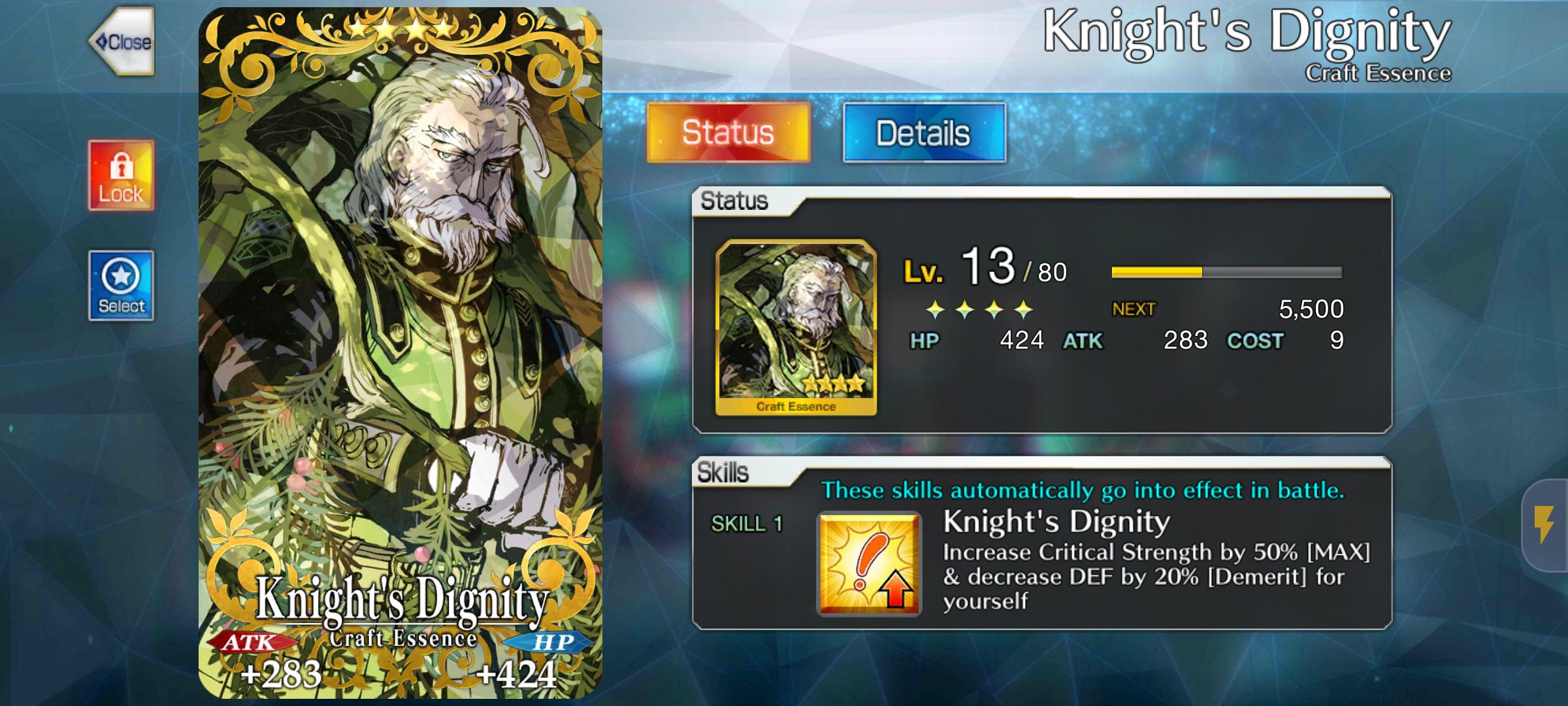Select the Lock icon to lock this Craft Essence
This screenshot has width=1568, height=706.
coord(122,174)
